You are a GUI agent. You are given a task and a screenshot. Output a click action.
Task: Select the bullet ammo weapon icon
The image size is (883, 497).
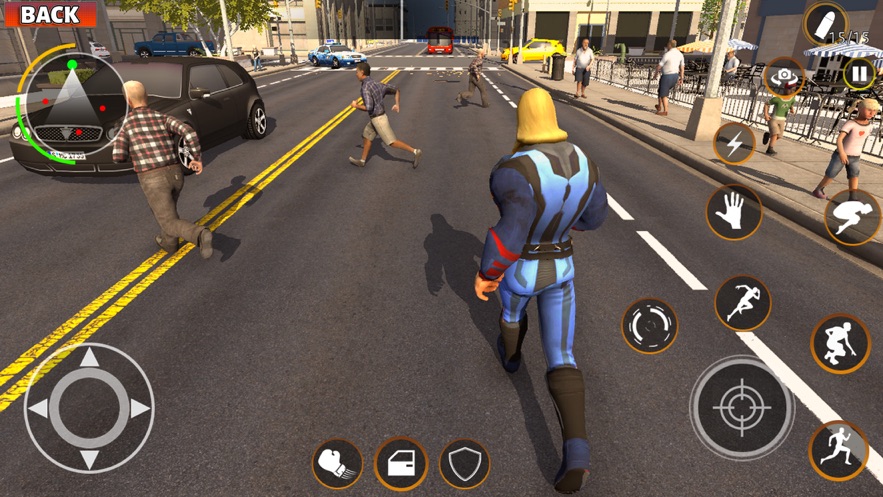tap(825, 22)
